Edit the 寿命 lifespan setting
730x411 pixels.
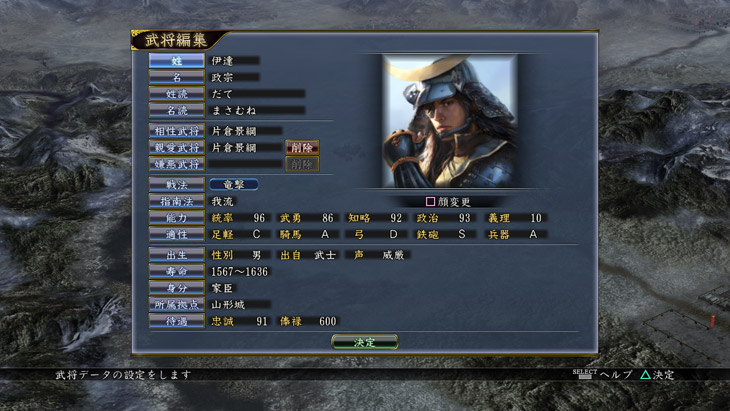pos(177,271)
